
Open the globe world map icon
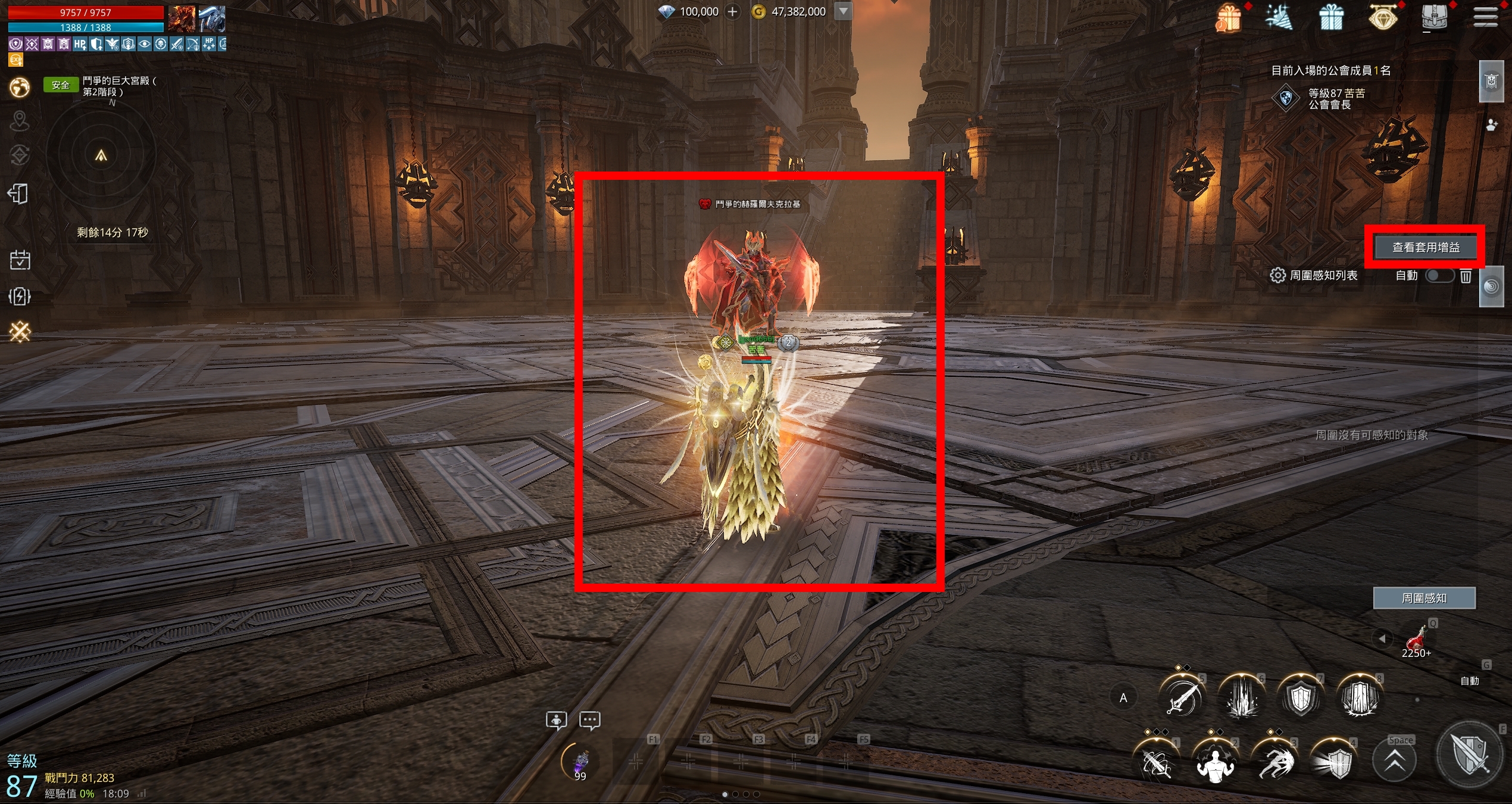point(20,87)
